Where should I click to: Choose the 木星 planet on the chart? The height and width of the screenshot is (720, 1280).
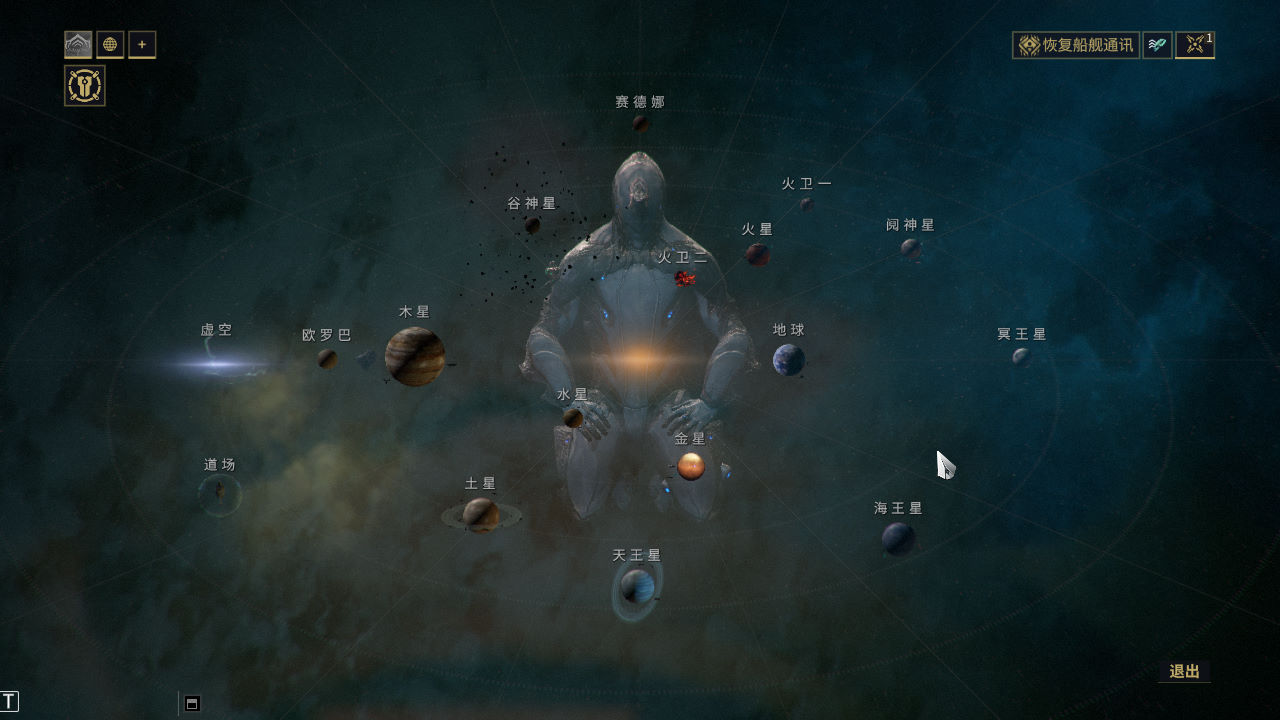point(415,356)
